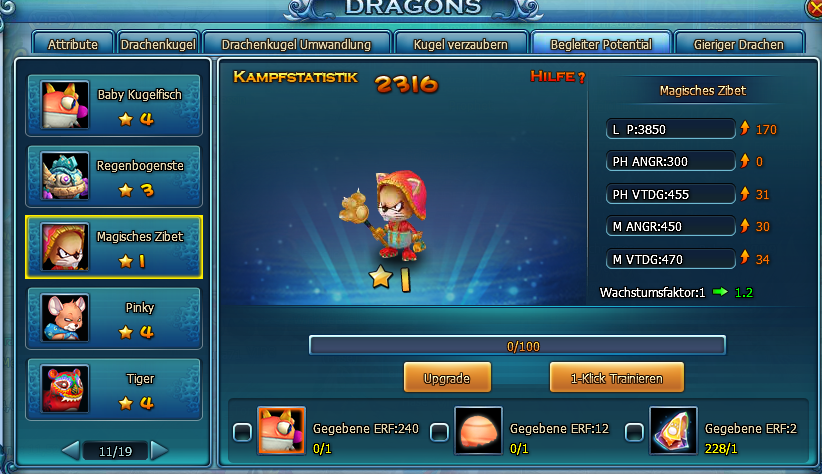Tick the Kugelfisch ERF:240 checkbox
822x474 pixels.
pos(242,432)
